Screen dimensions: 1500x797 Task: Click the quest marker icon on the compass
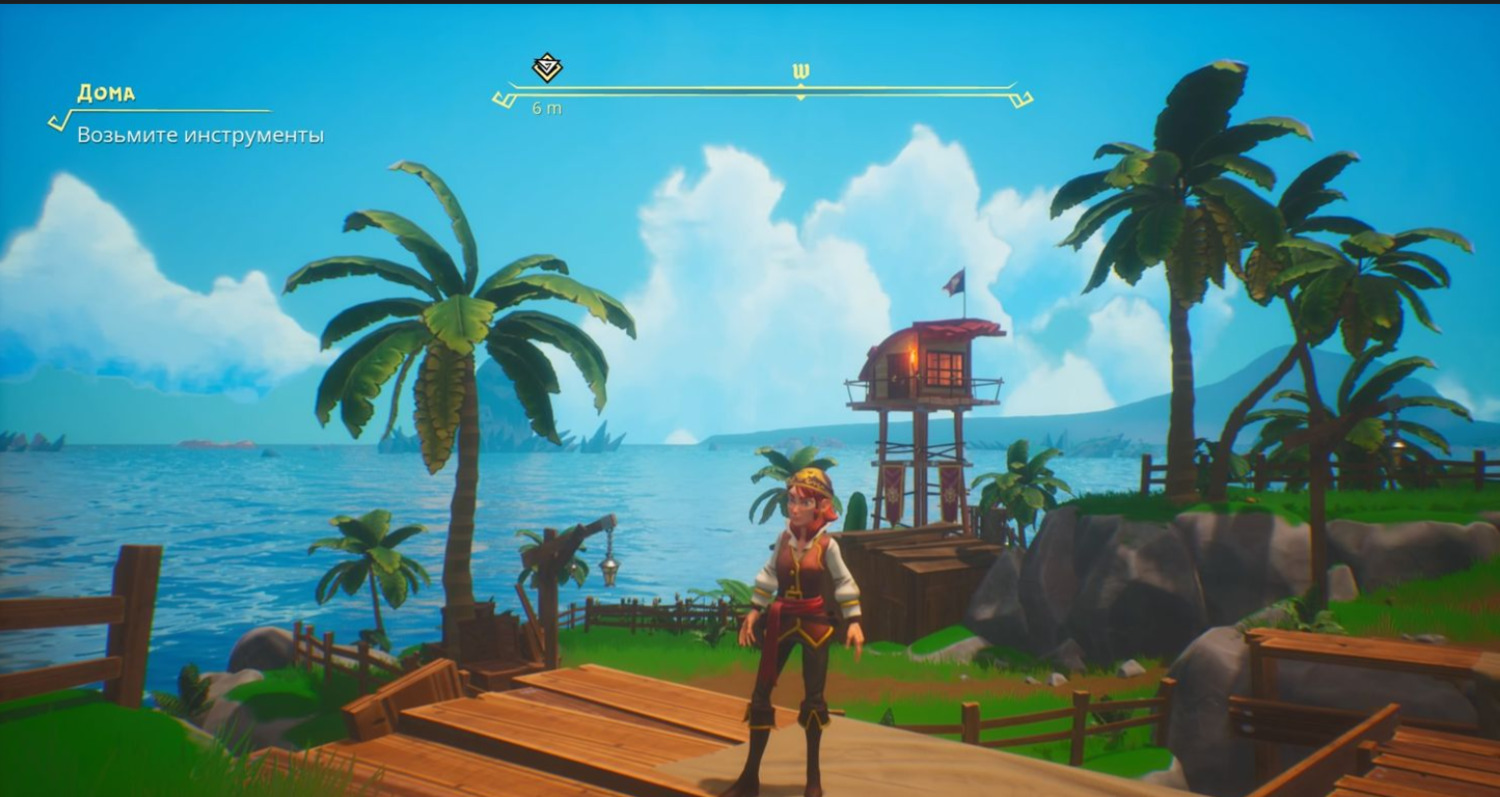tap(547, 68)
